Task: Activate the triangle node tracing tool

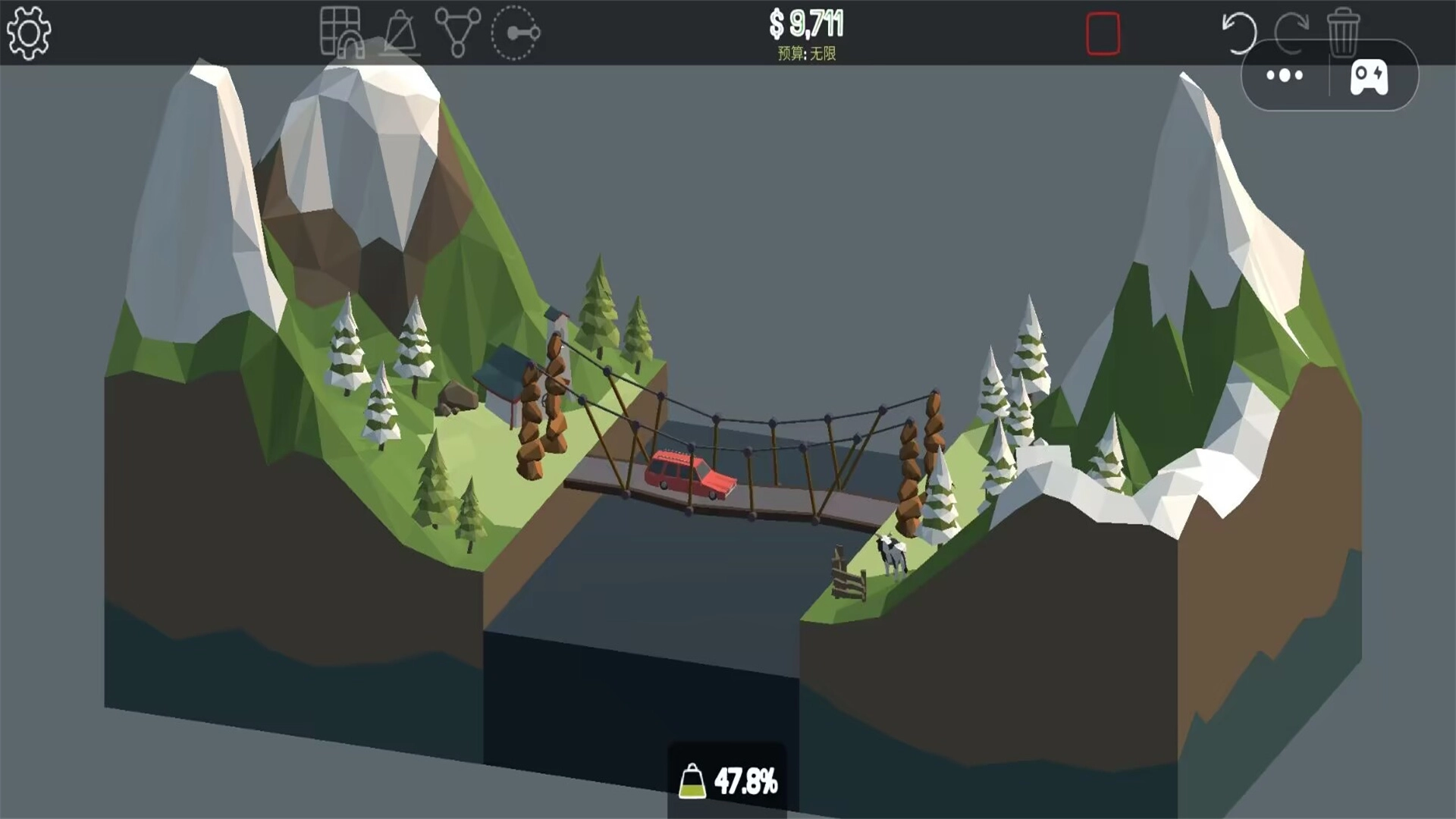Action: [x=457, y=33]
